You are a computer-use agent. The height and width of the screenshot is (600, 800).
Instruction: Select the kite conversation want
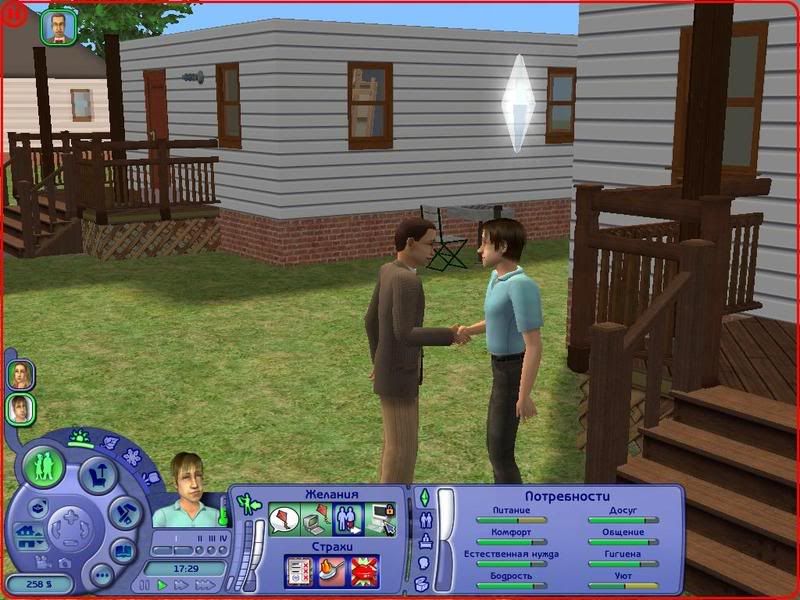click(285, 521)
